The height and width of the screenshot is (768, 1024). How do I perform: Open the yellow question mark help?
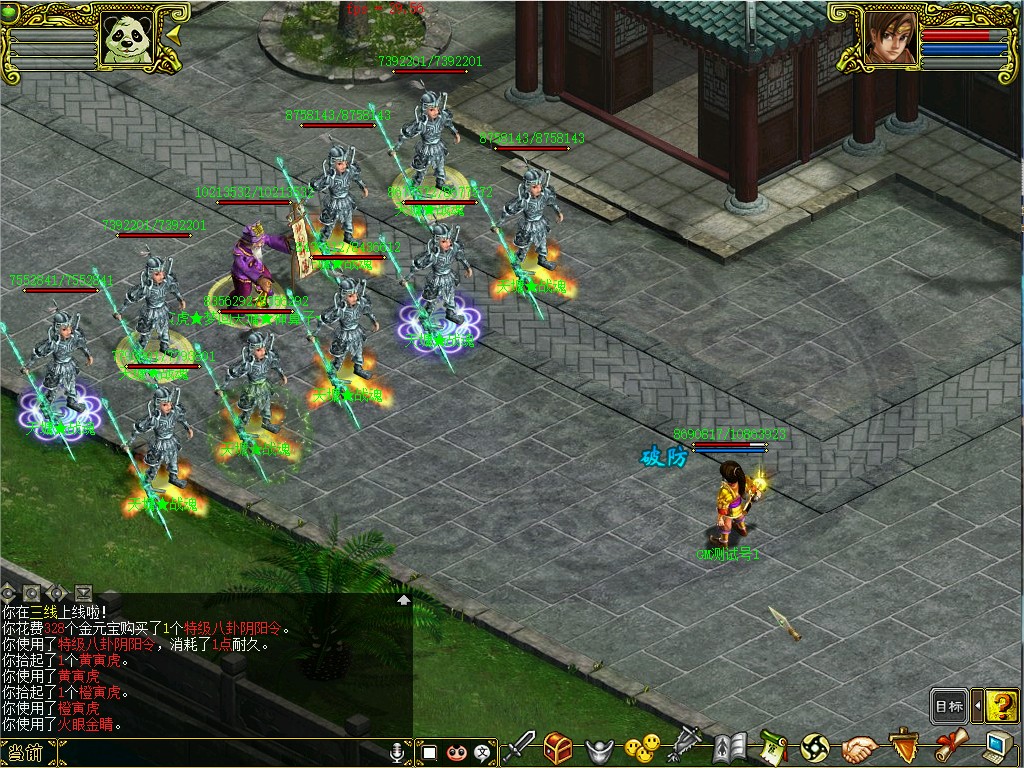(x=1000, y=706)
